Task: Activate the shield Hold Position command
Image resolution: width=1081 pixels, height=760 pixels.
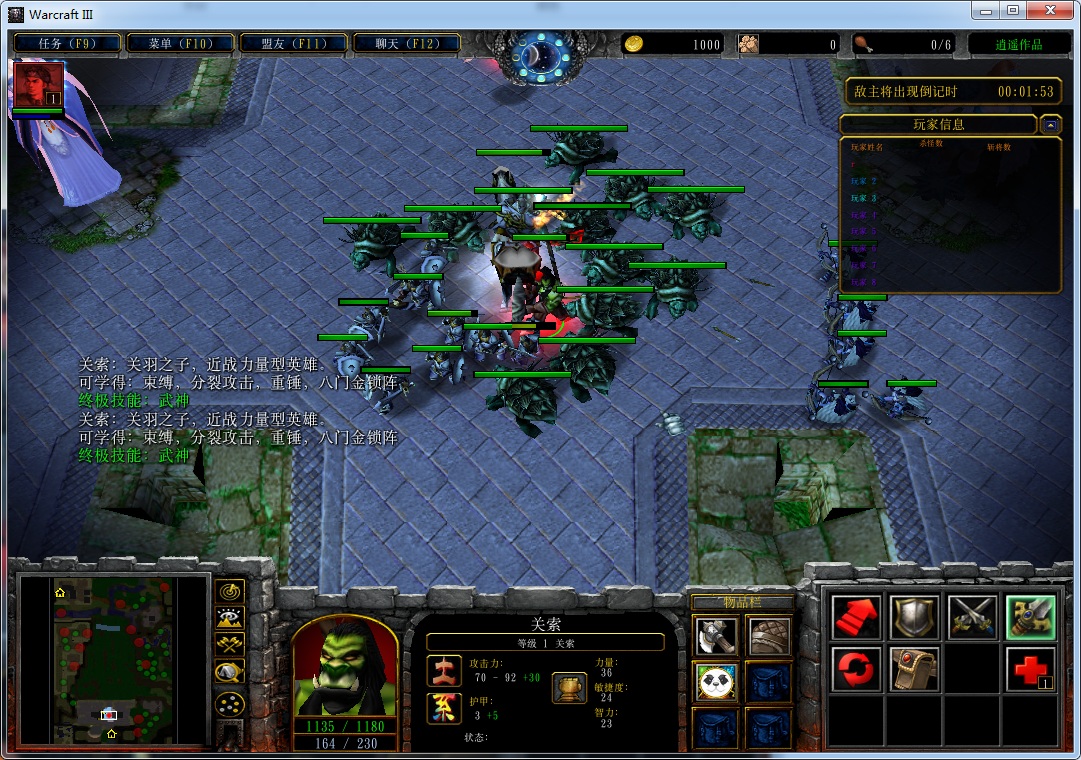Action: 914,617
